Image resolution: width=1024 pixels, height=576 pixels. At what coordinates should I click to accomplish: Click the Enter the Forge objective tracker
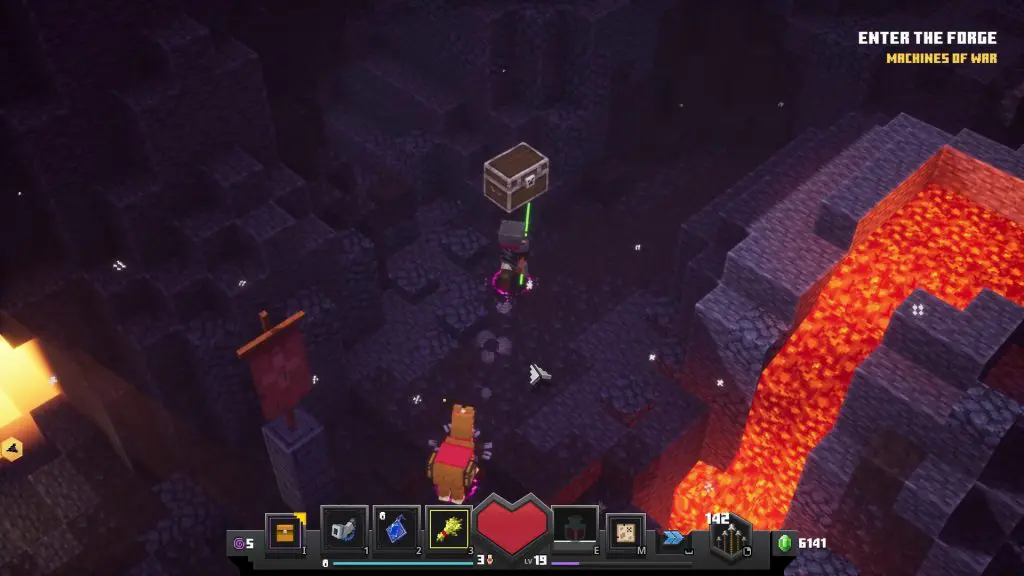[x=927, y=39]
